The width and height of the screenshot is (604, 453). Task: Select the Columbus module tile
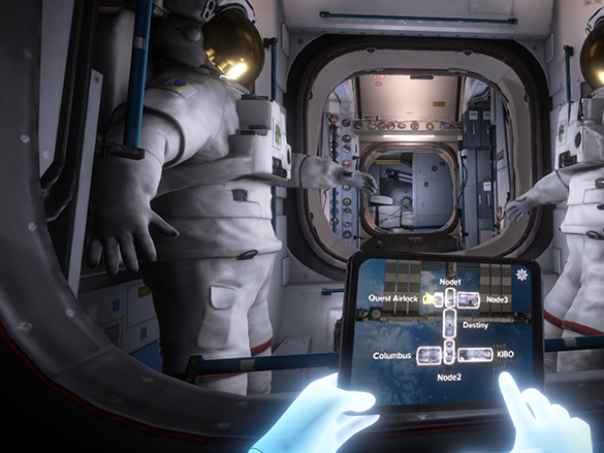point(427,355)
